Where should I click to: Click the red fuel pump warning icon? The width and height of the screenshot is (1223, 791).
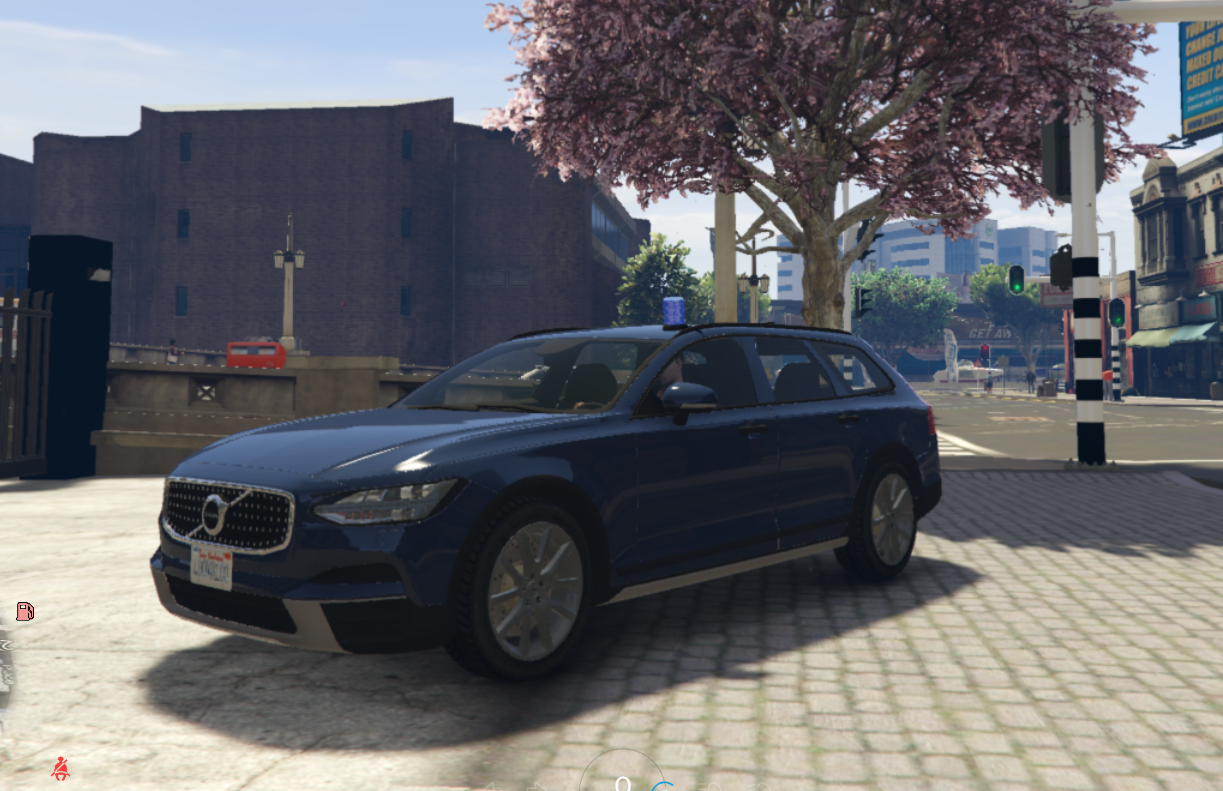[x=25, y=611]
